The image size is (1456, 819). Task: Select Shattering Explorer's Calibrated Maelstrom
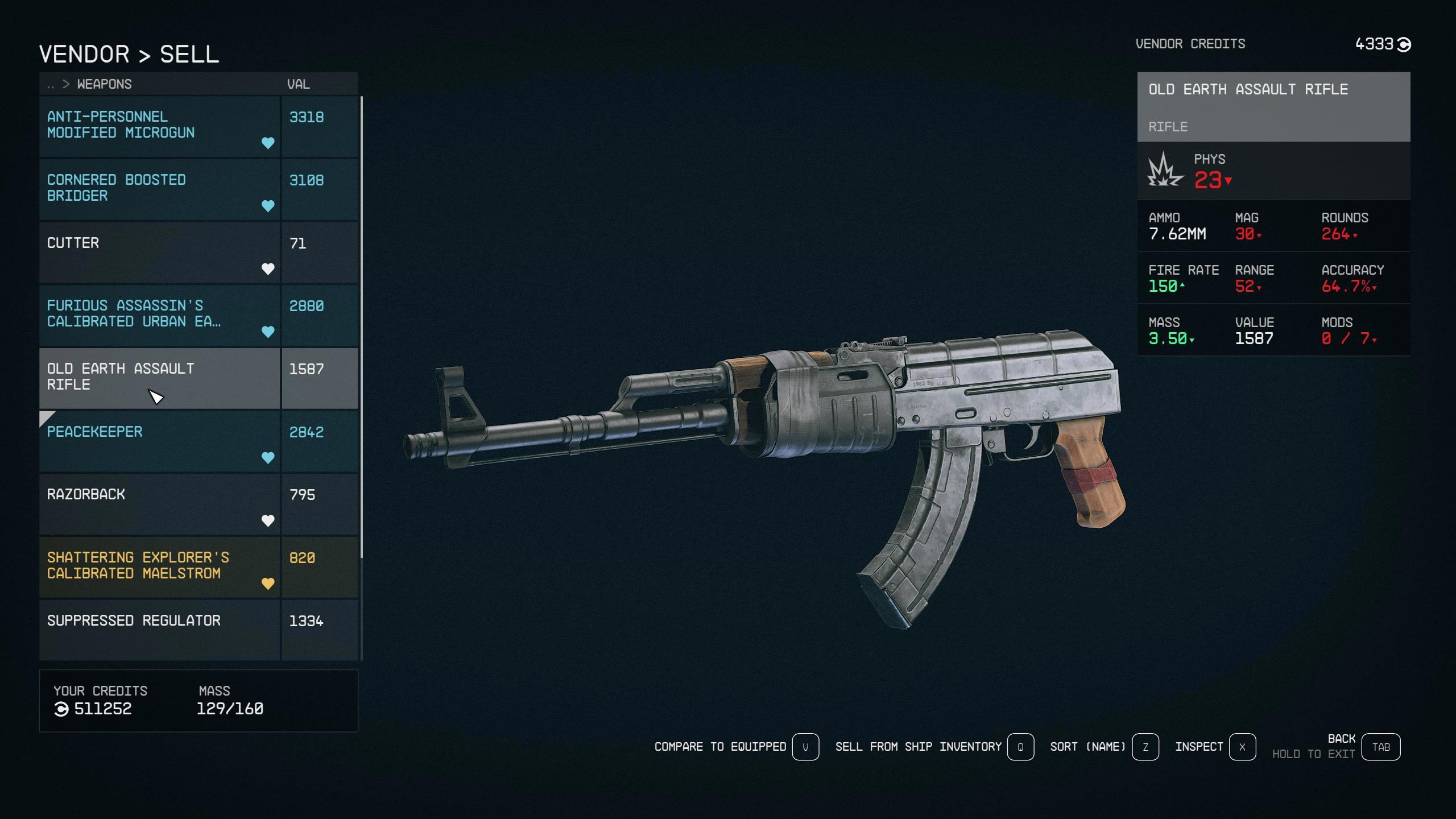159,566
